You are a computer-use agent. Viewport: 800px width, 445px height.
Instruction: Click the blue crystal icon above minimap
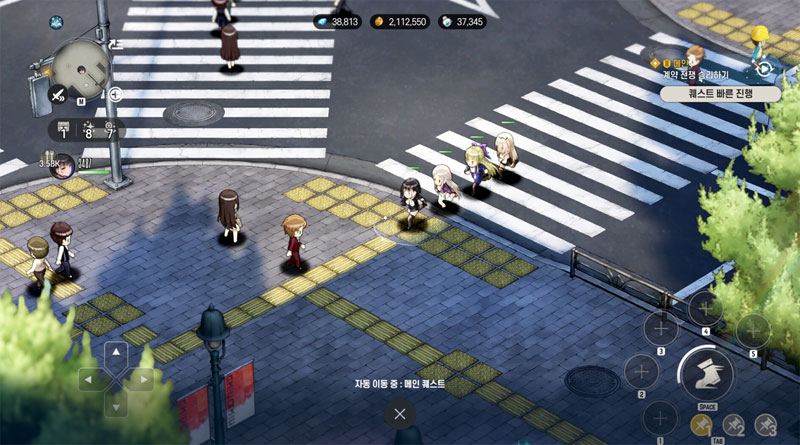(56, 20)
